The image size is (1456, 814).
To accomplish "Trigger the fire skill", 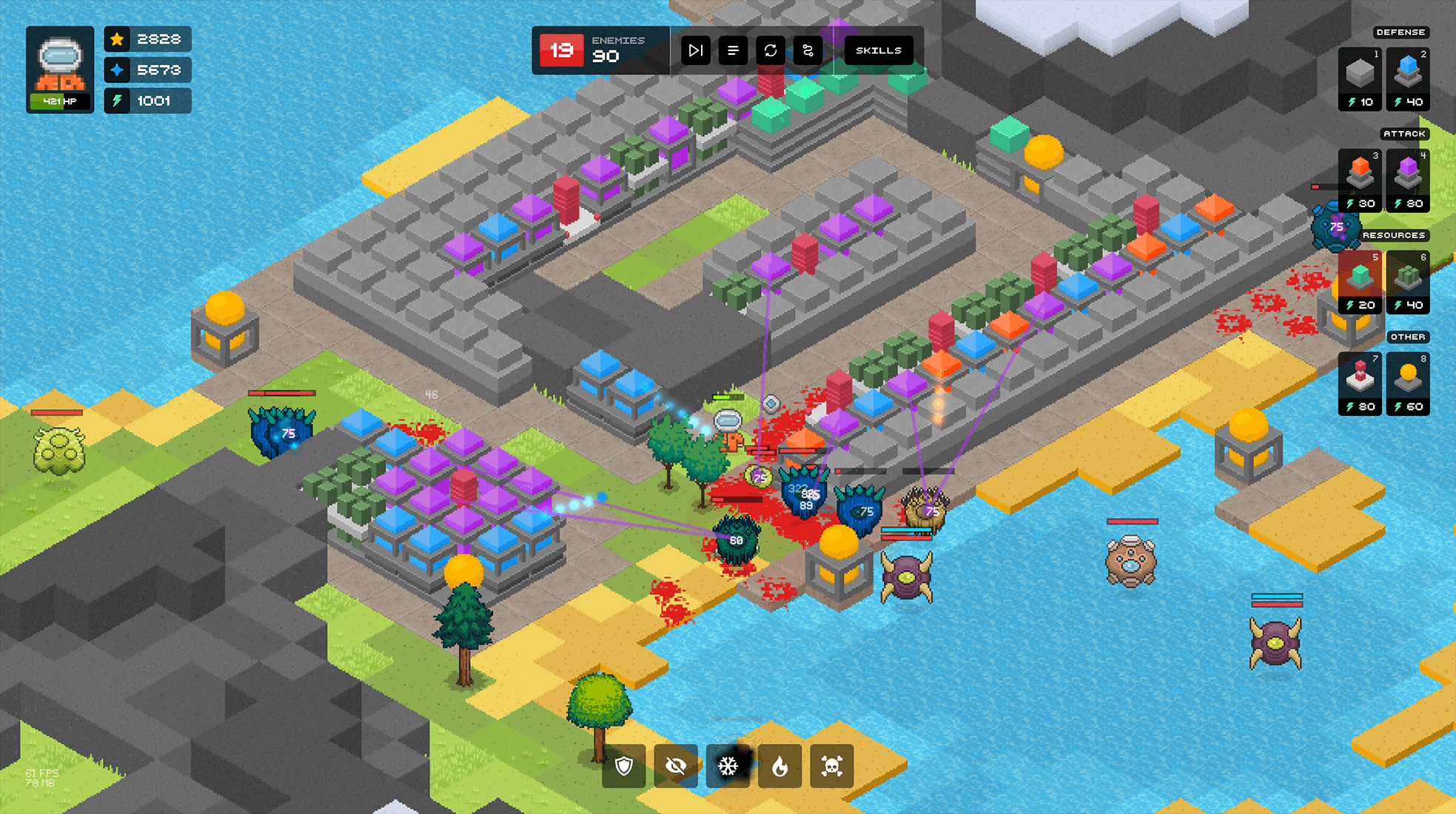I will [781, 767].
